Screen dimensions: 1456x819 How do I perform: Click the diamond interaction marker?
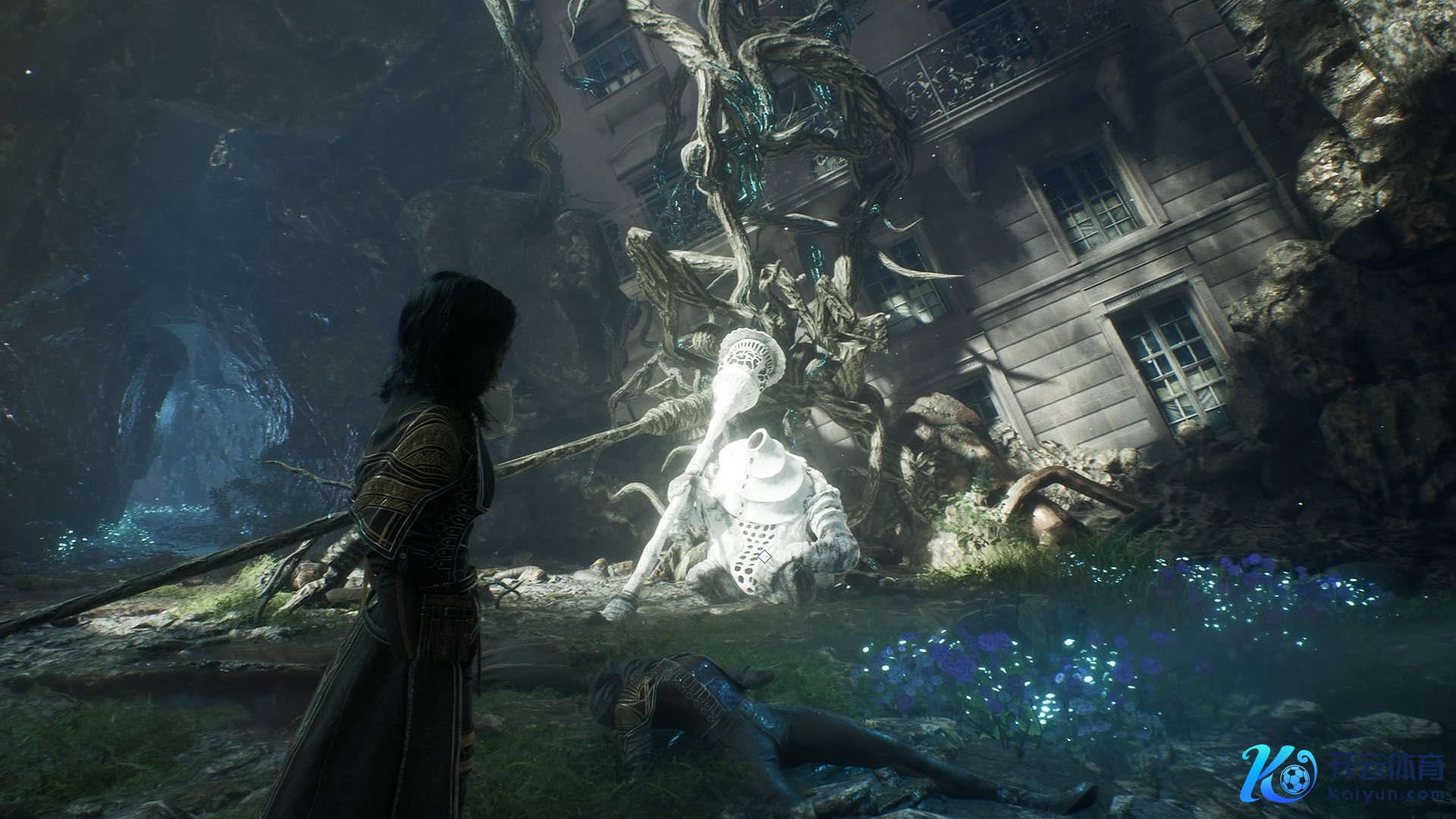pos(764,557)
